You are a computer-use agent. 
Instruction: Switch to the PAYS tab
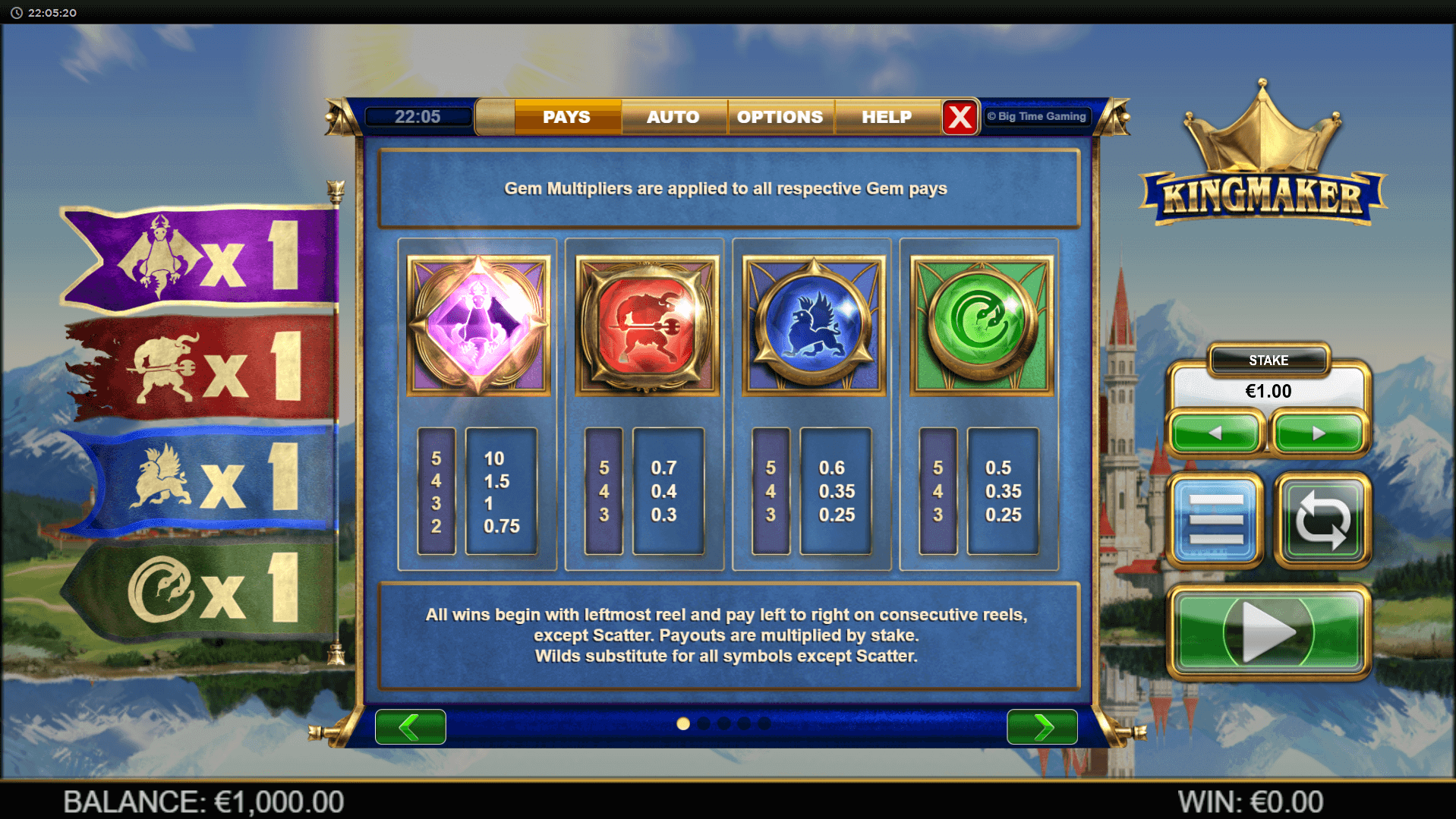coord(567,117)
